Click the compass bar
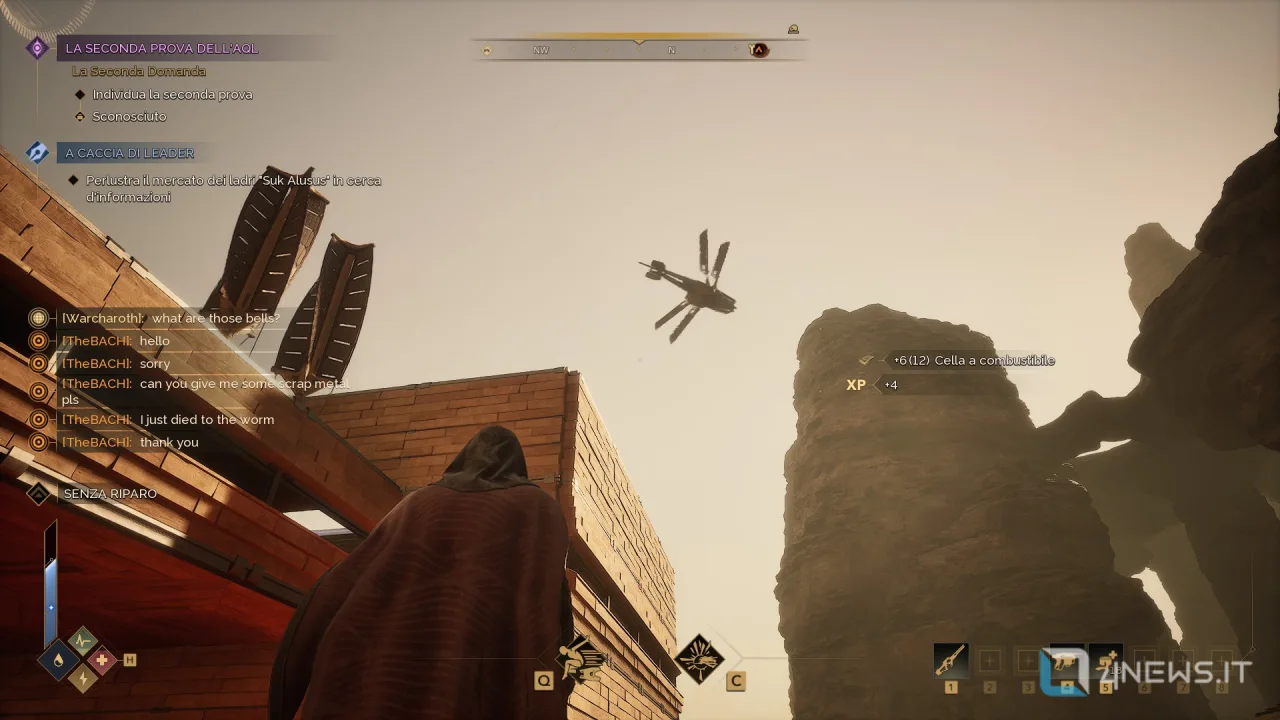This screenshot has height=720, width=1280. [x=638, y=49]
